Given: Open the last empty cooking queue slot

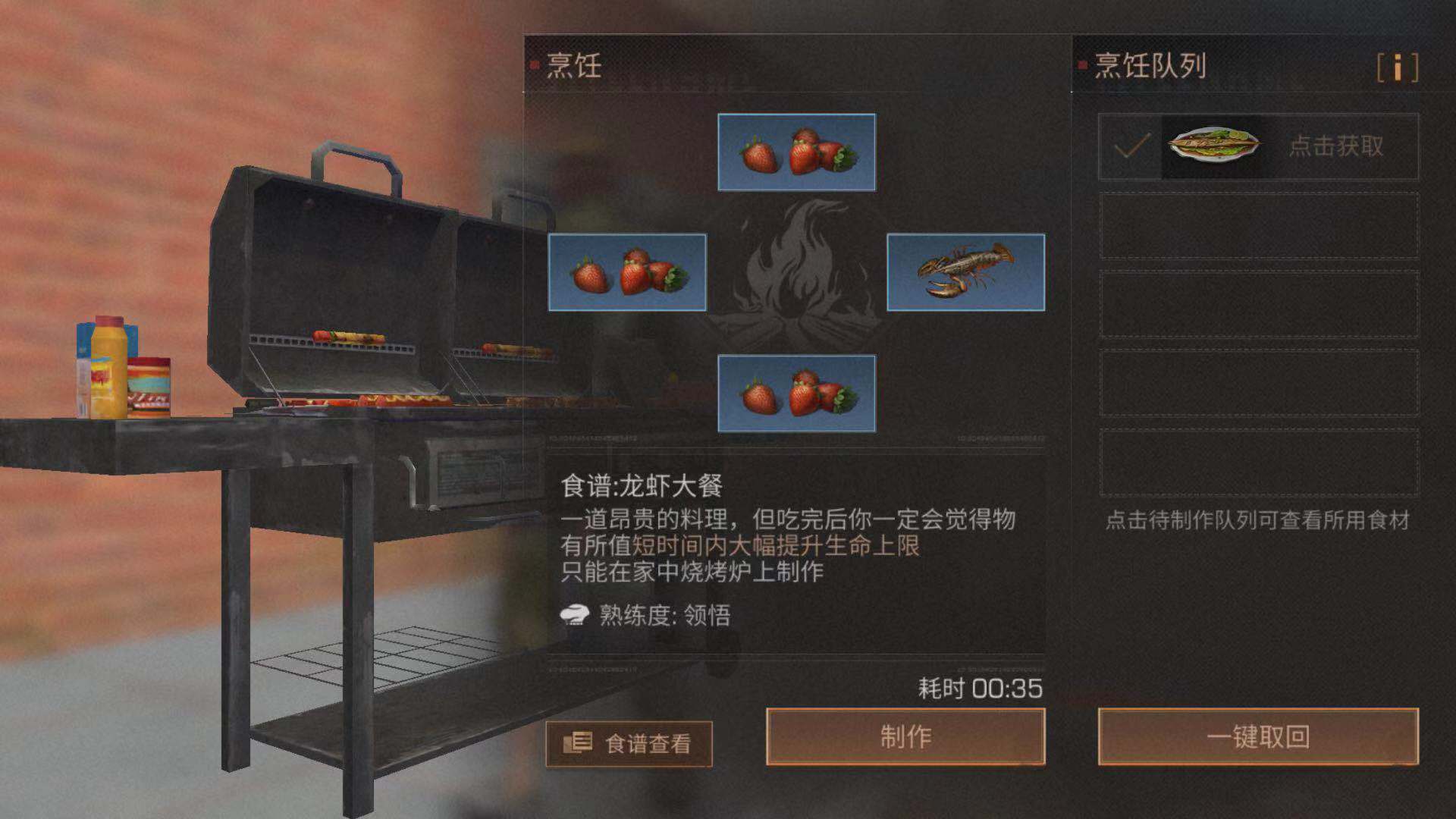Looking at the screenshot, I should click(x=1259, y=463).
